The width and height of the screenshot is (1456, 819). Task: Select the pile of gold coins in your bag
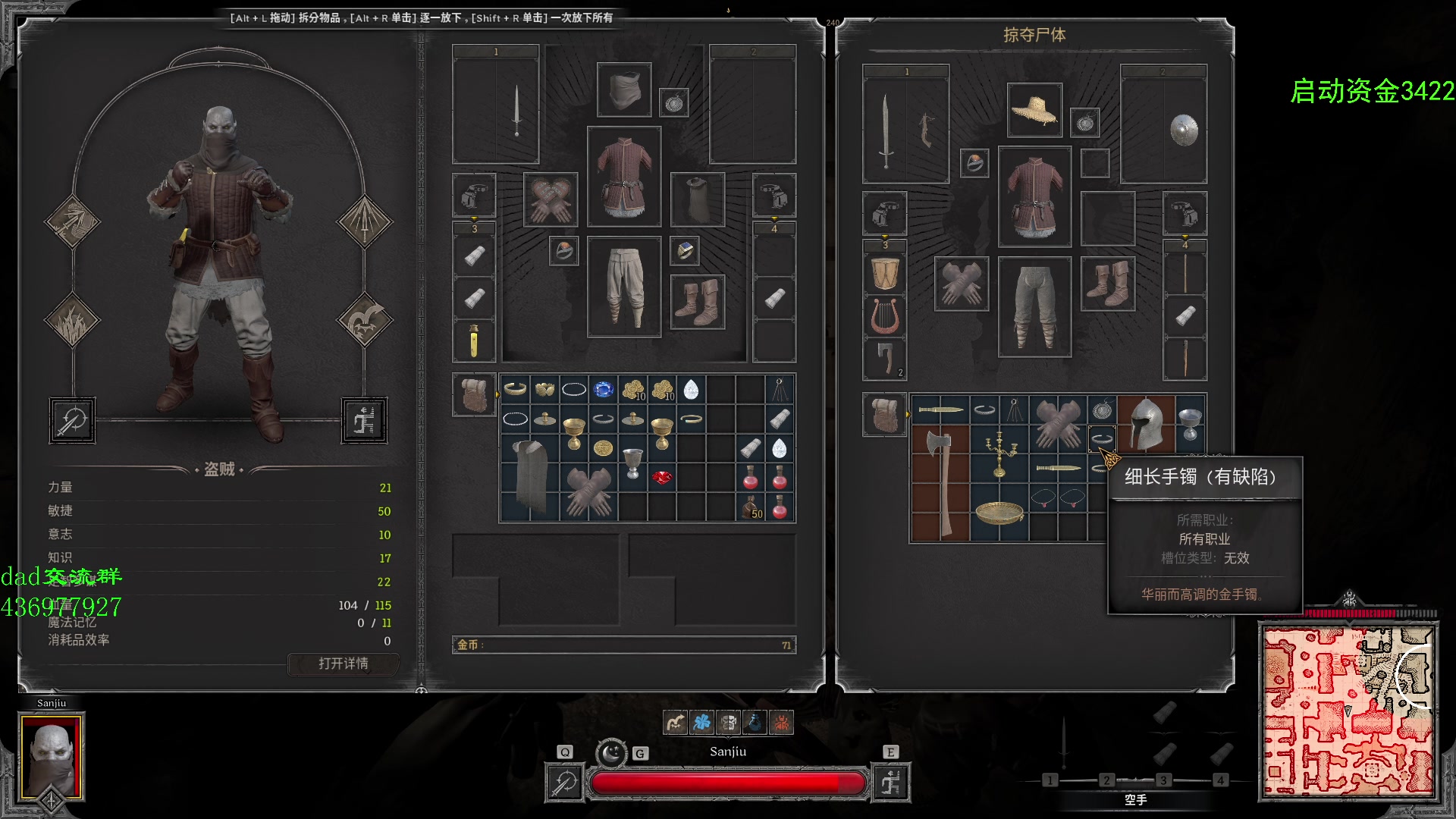click(x=633, y=390)
